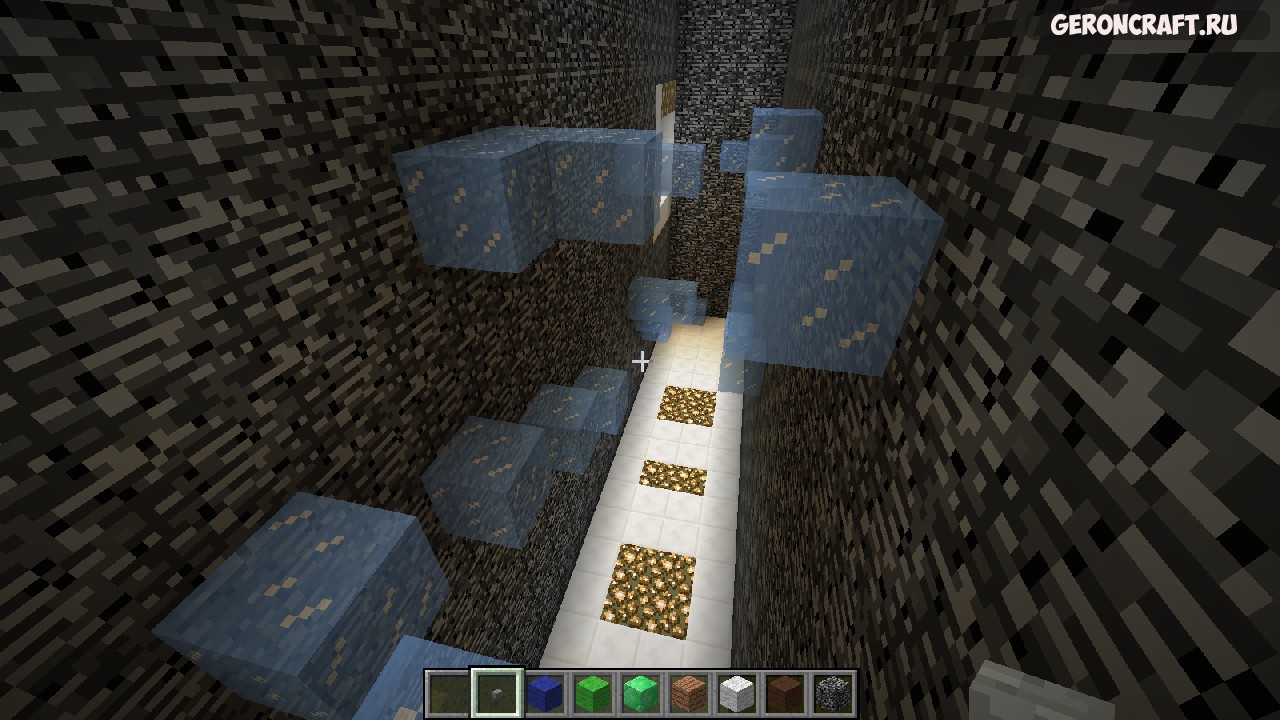Select the wooden planks hotbar slot

pos(688,693)
